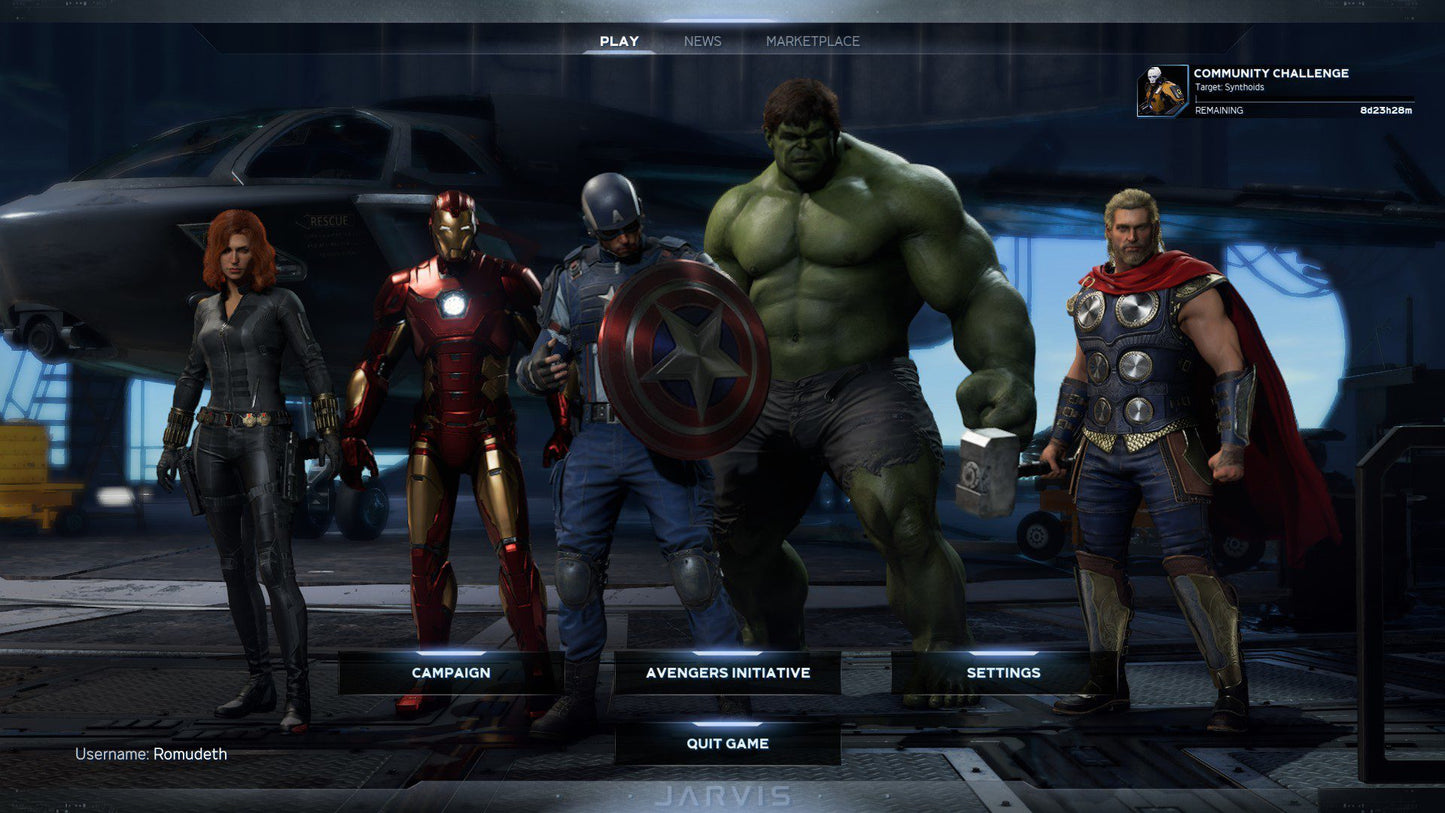Open the NEWS tab
Viewport: 1445px width, 813px height.
[x=702, y=41]
